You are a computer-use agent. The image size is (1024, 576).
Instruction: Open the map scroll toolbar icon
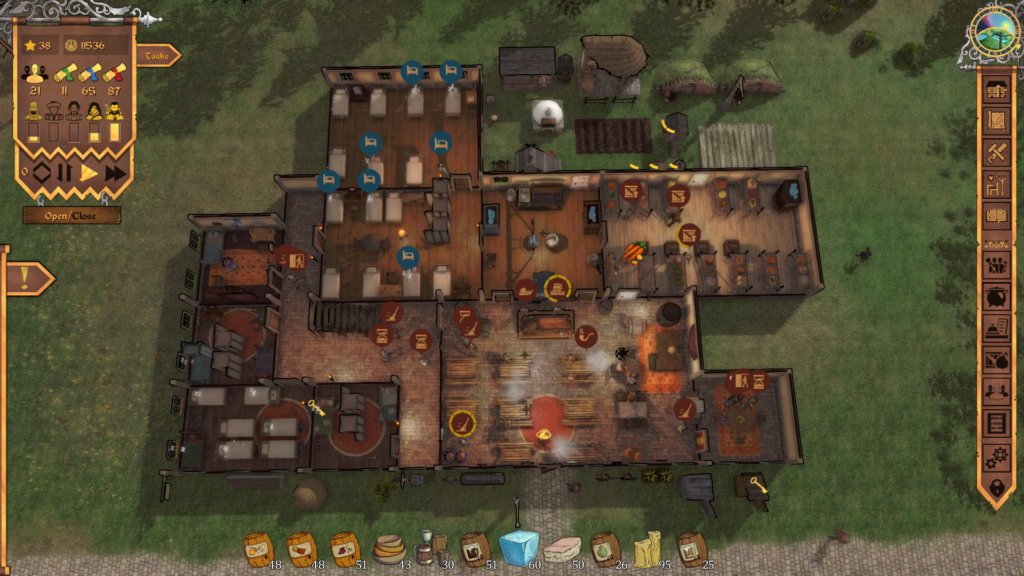tap(996, 120)
